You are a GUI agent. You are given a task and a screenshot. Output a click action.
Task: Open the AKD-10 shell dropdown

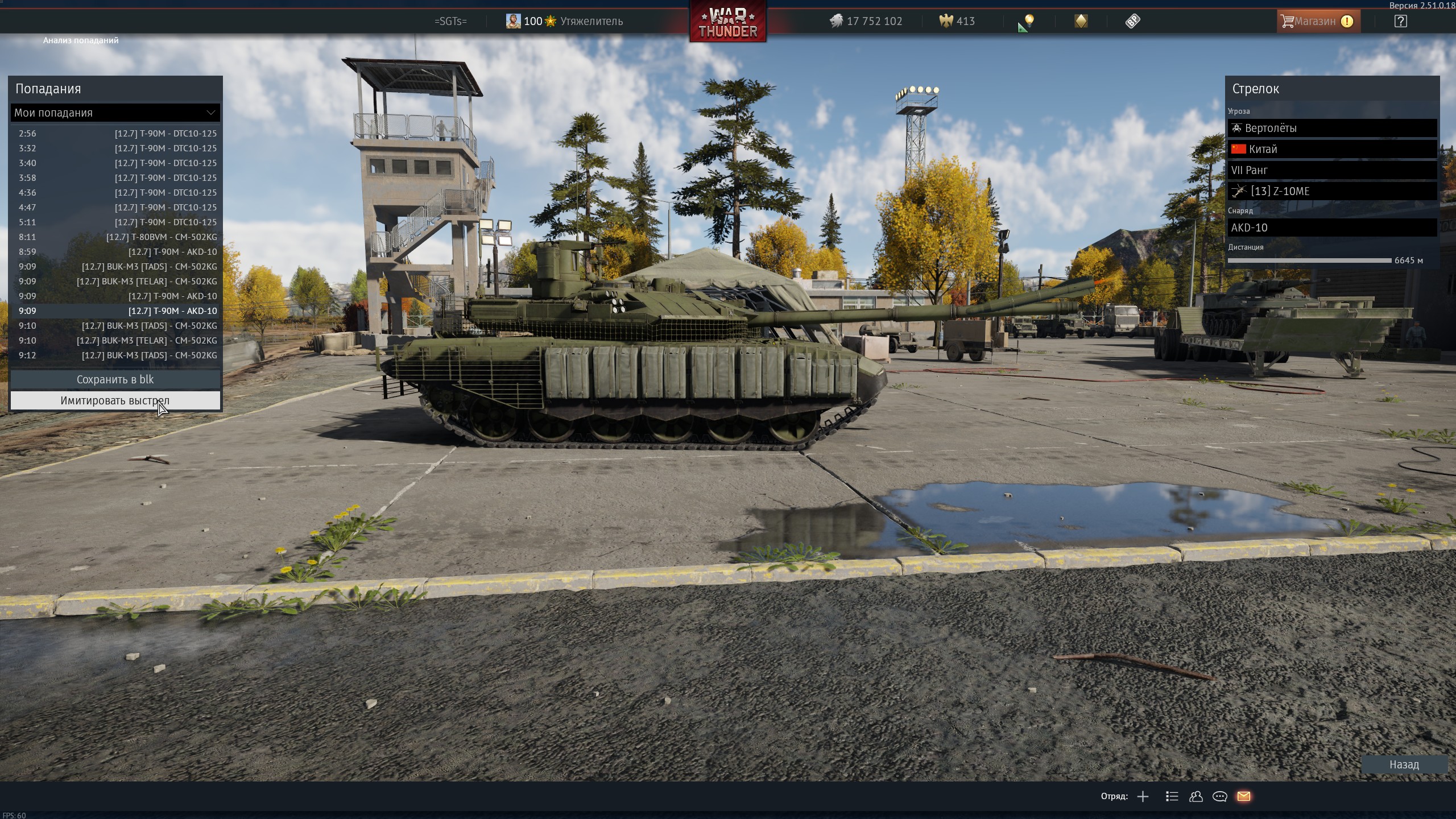pyautogui.click(x=1331, y=227)
